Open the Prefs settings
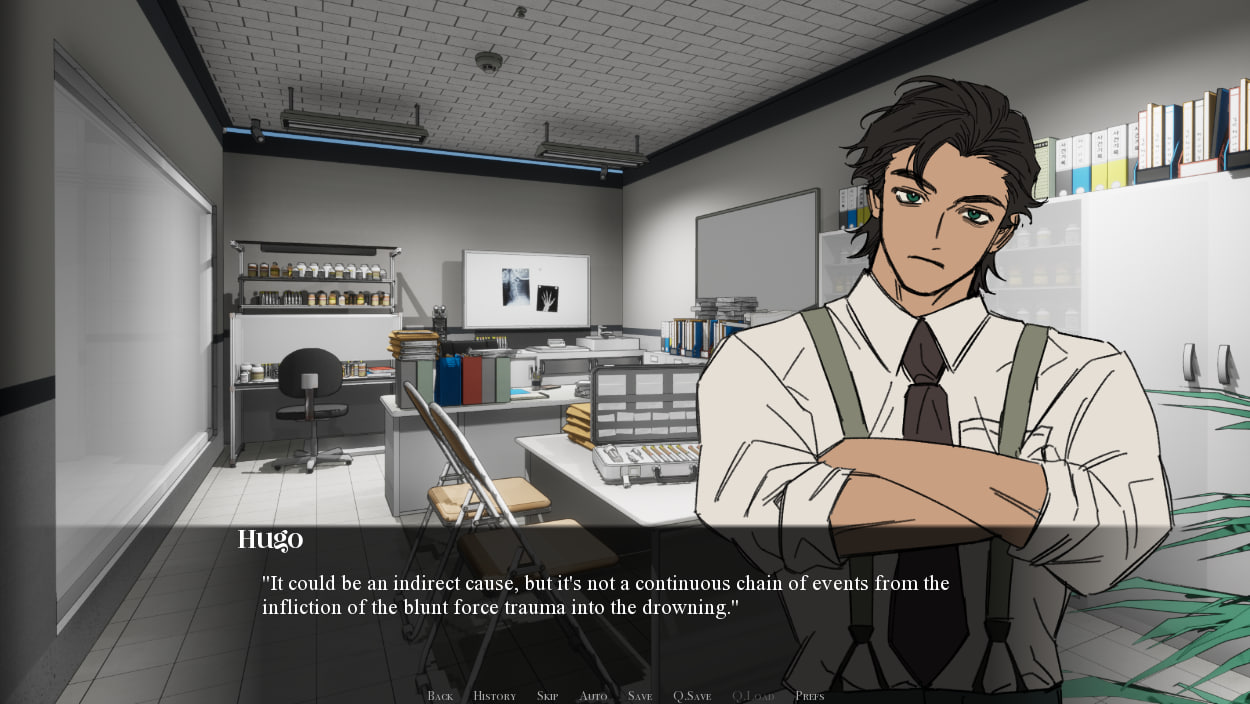This screenshot has width=1250, height=704. click(810, 696)
